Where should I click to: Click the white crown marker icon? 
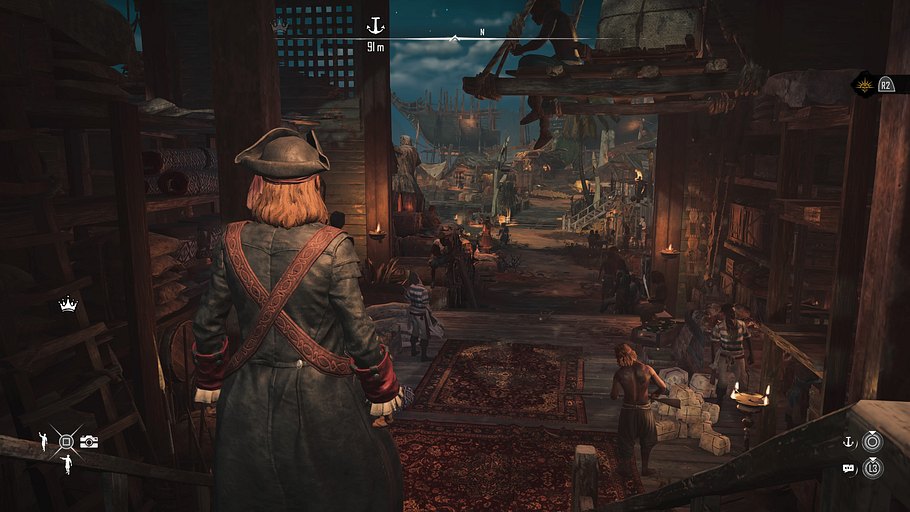click(x=68, y=305)
